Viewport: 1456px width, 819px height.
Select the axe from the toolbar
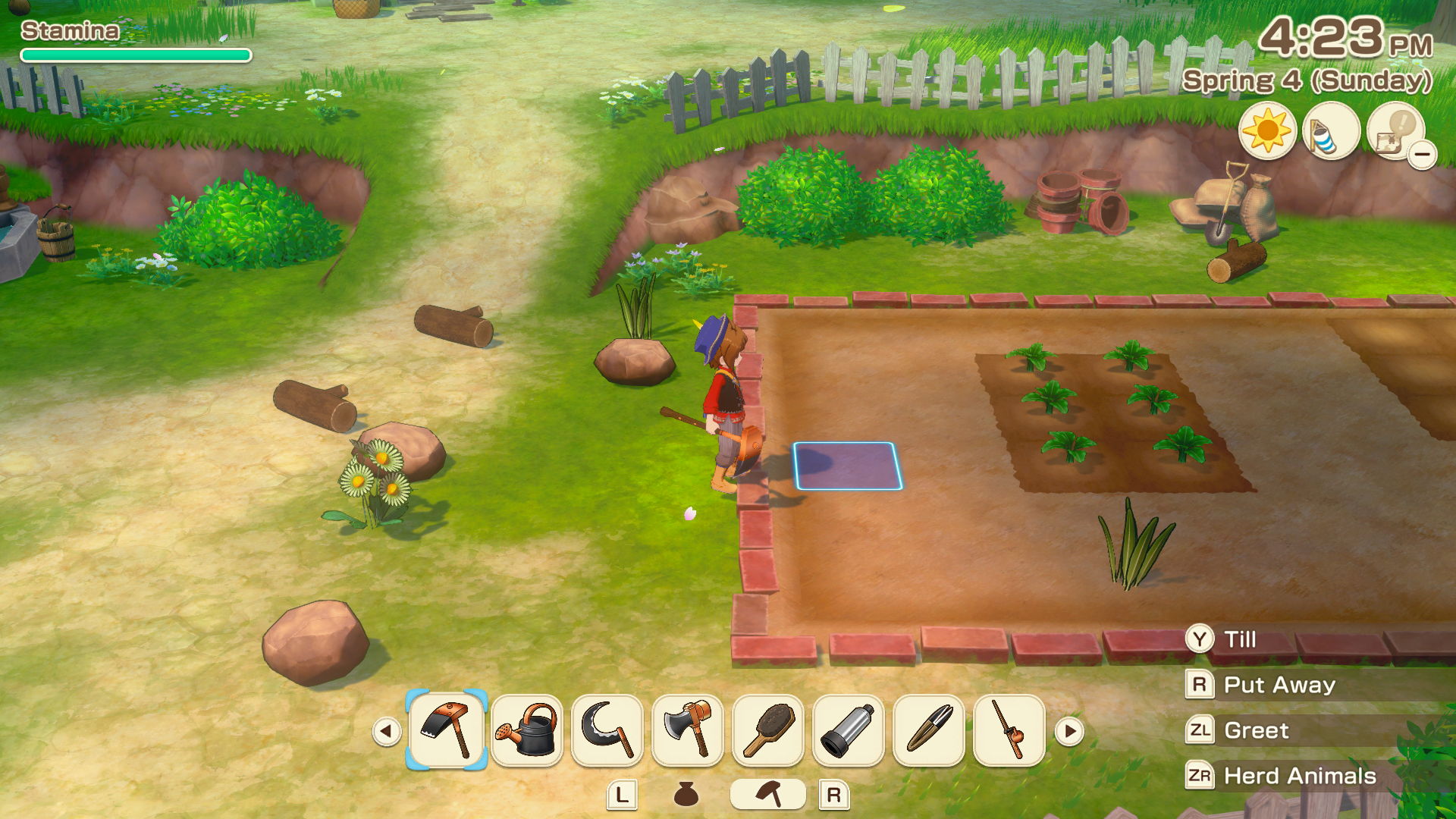688,730
